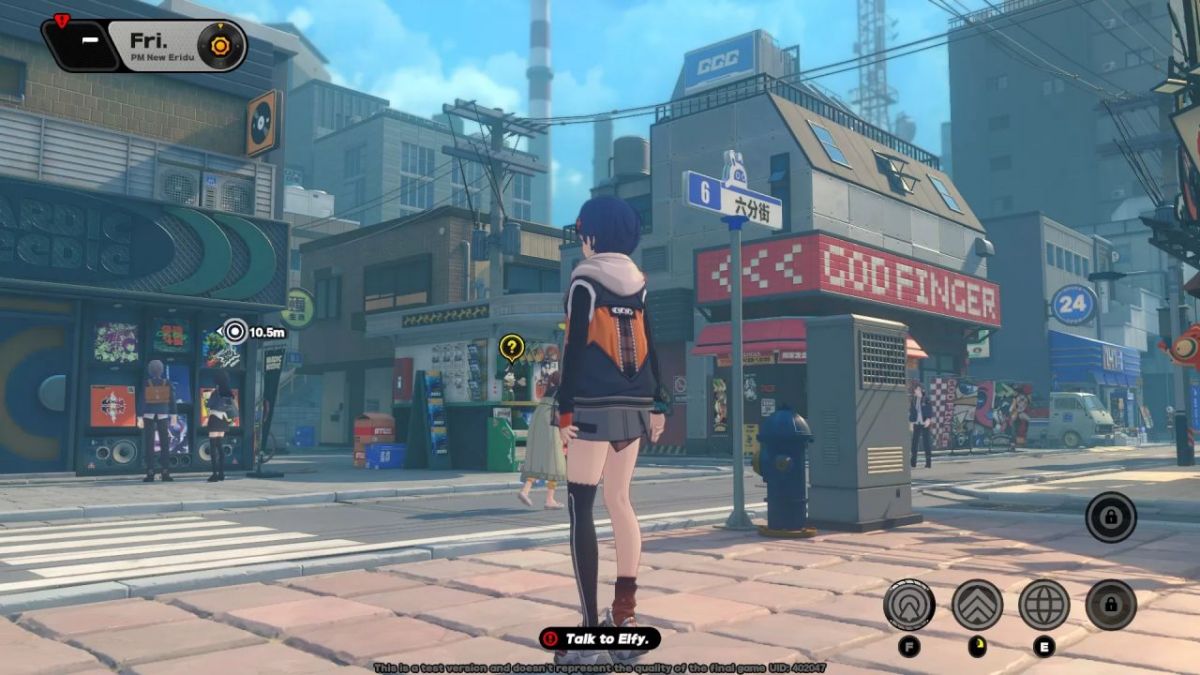Click the orange gear time dial

219,45
